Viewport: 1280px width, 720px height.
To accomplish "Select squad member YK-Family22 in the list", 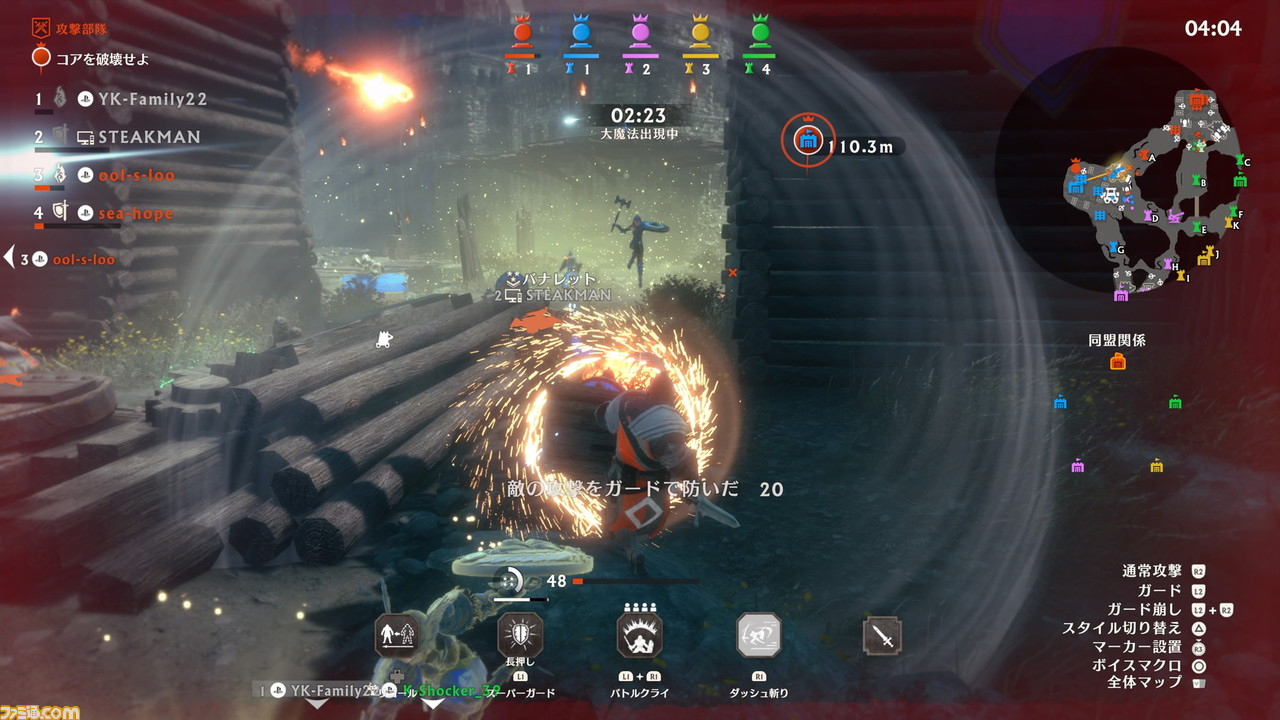I will [x=152, y=99].
